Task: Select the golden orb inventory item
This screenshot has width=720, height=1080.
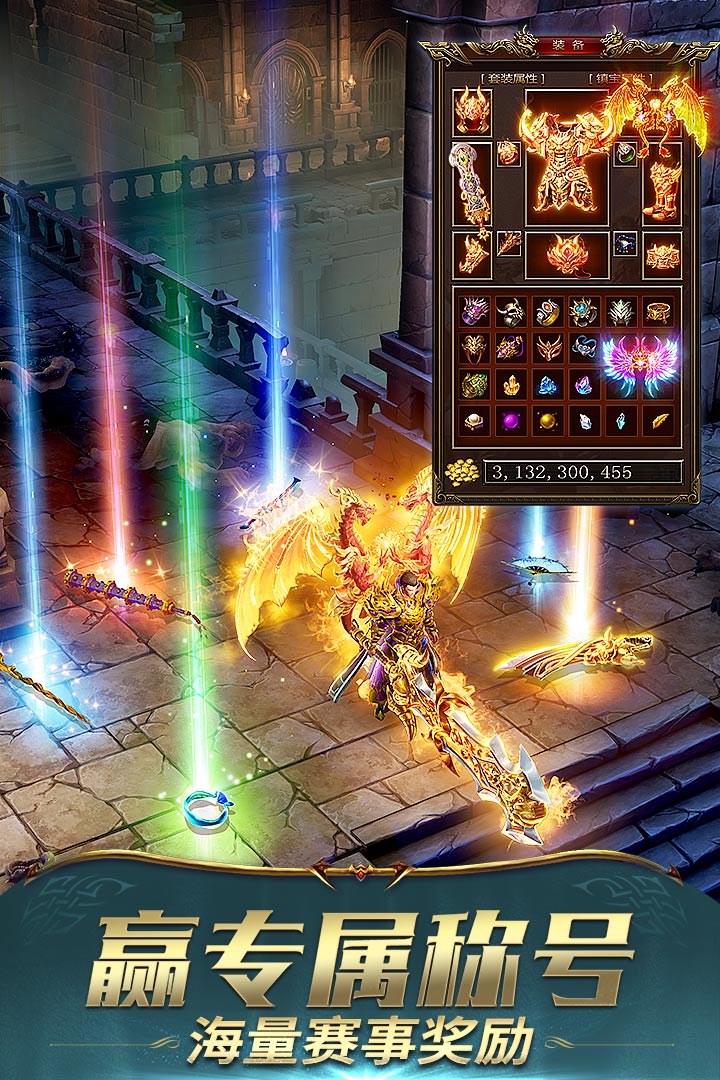Action: pyautogui.click(x=547, y=419)
